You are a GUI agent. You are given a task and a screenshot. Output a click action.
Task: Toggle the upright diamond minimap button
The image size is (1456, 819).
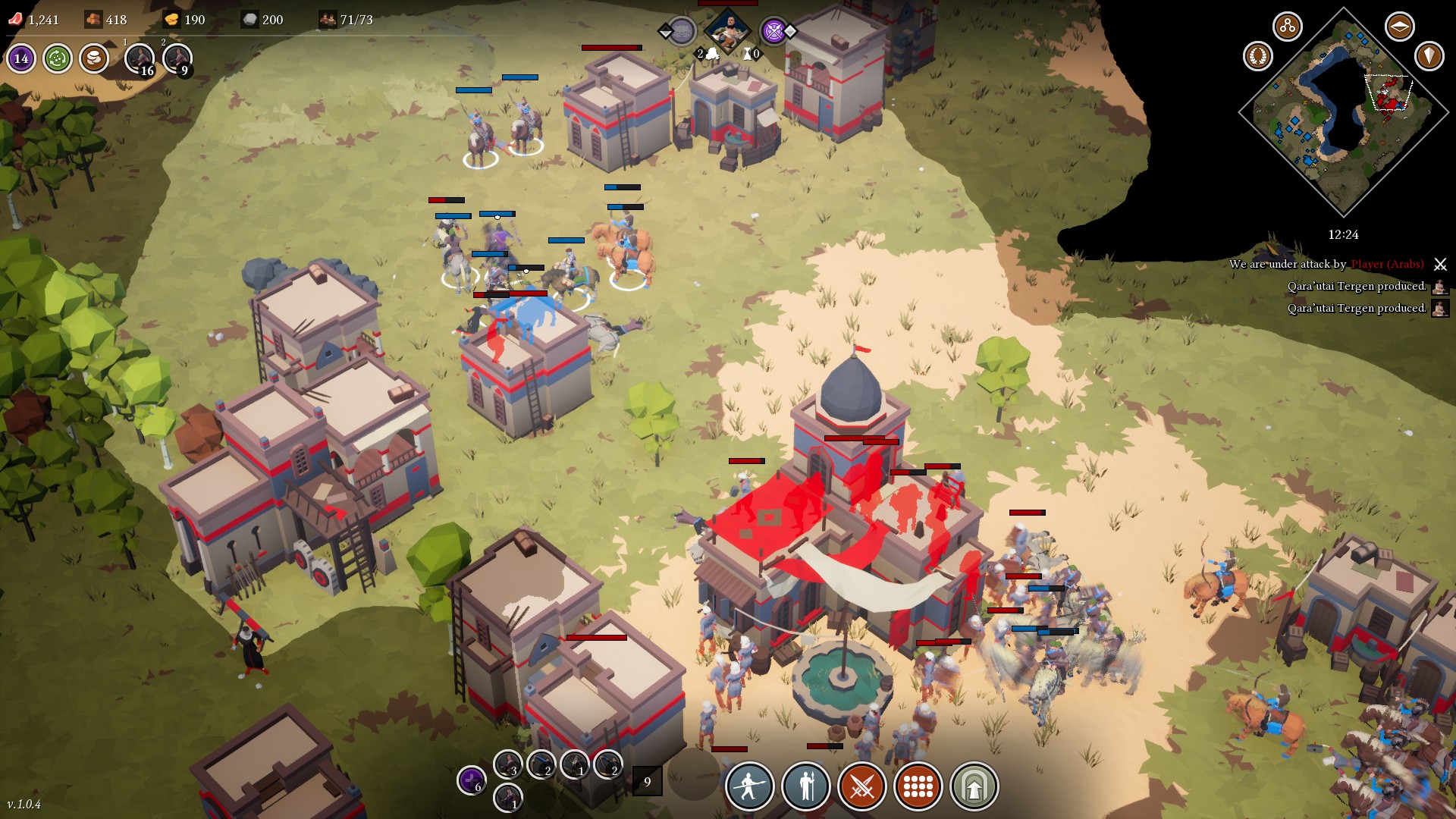[x=1429, y=56]
